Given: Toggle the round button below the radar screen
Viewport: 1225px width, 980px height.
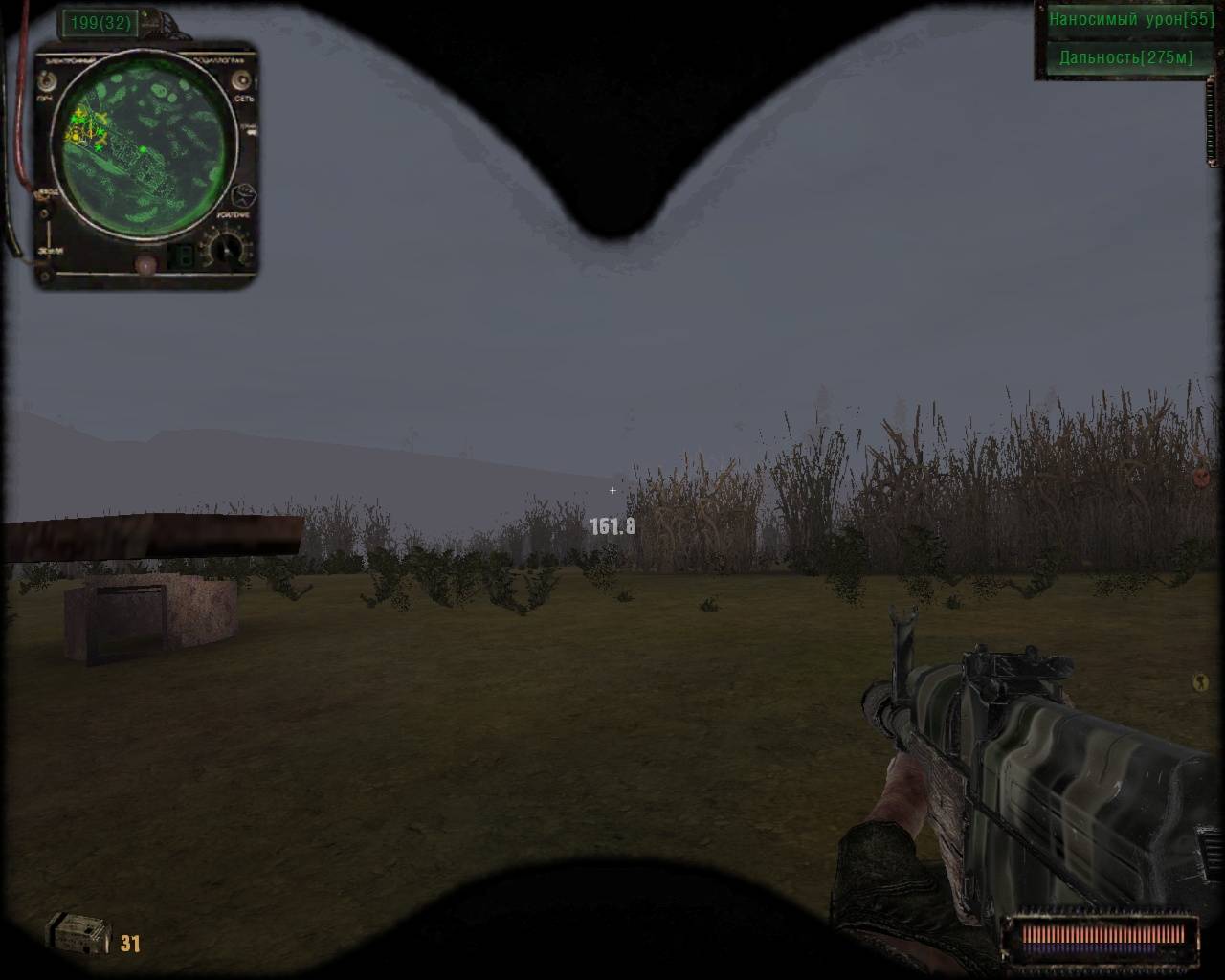Looking at the screenshot, I should point(145,263).
